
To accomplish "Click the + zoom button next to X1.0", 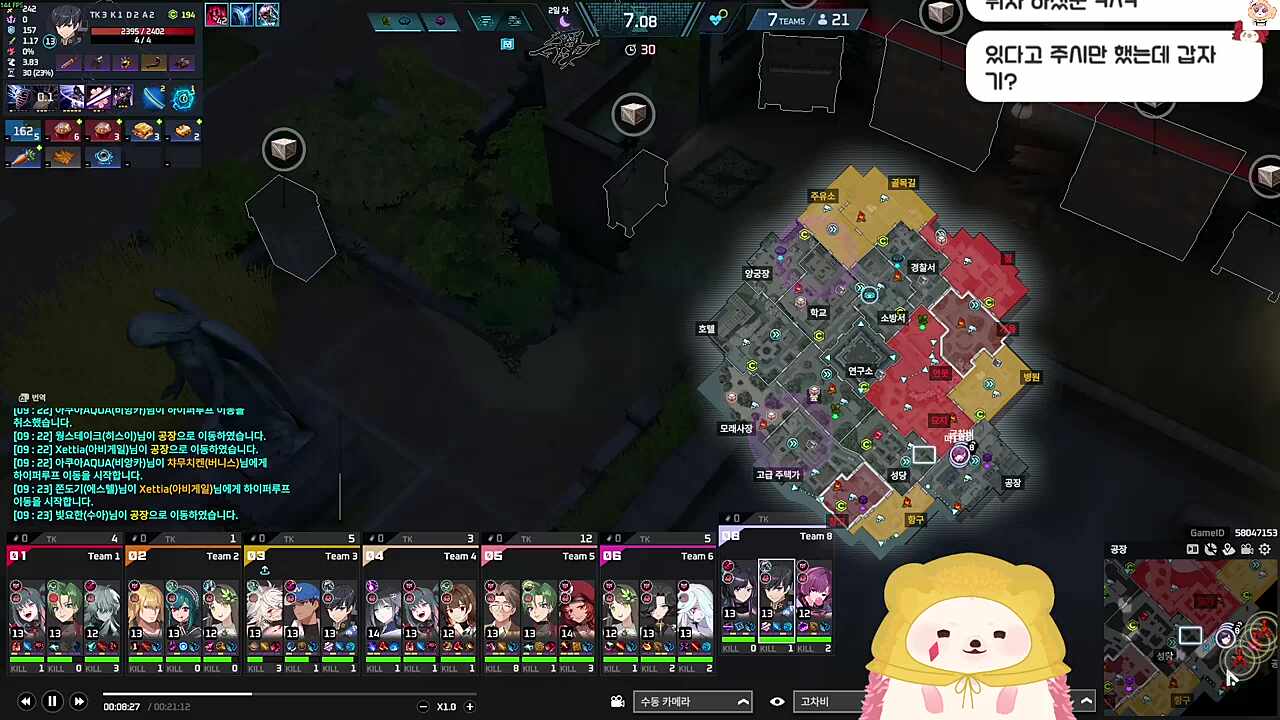I will [x=468, y=706].
